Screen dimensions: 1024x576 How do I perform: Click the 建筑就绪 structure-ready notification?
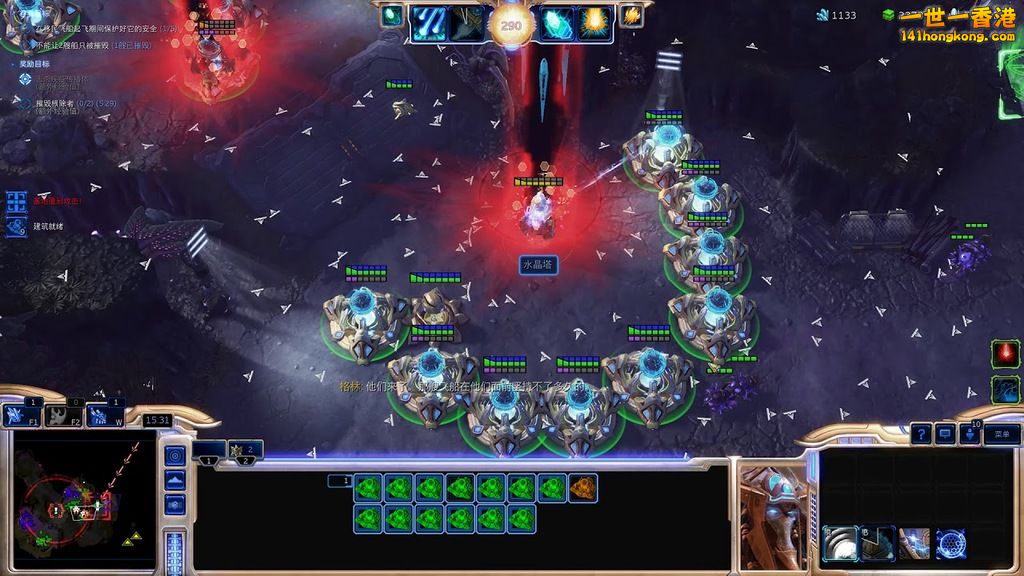[48, 226]
